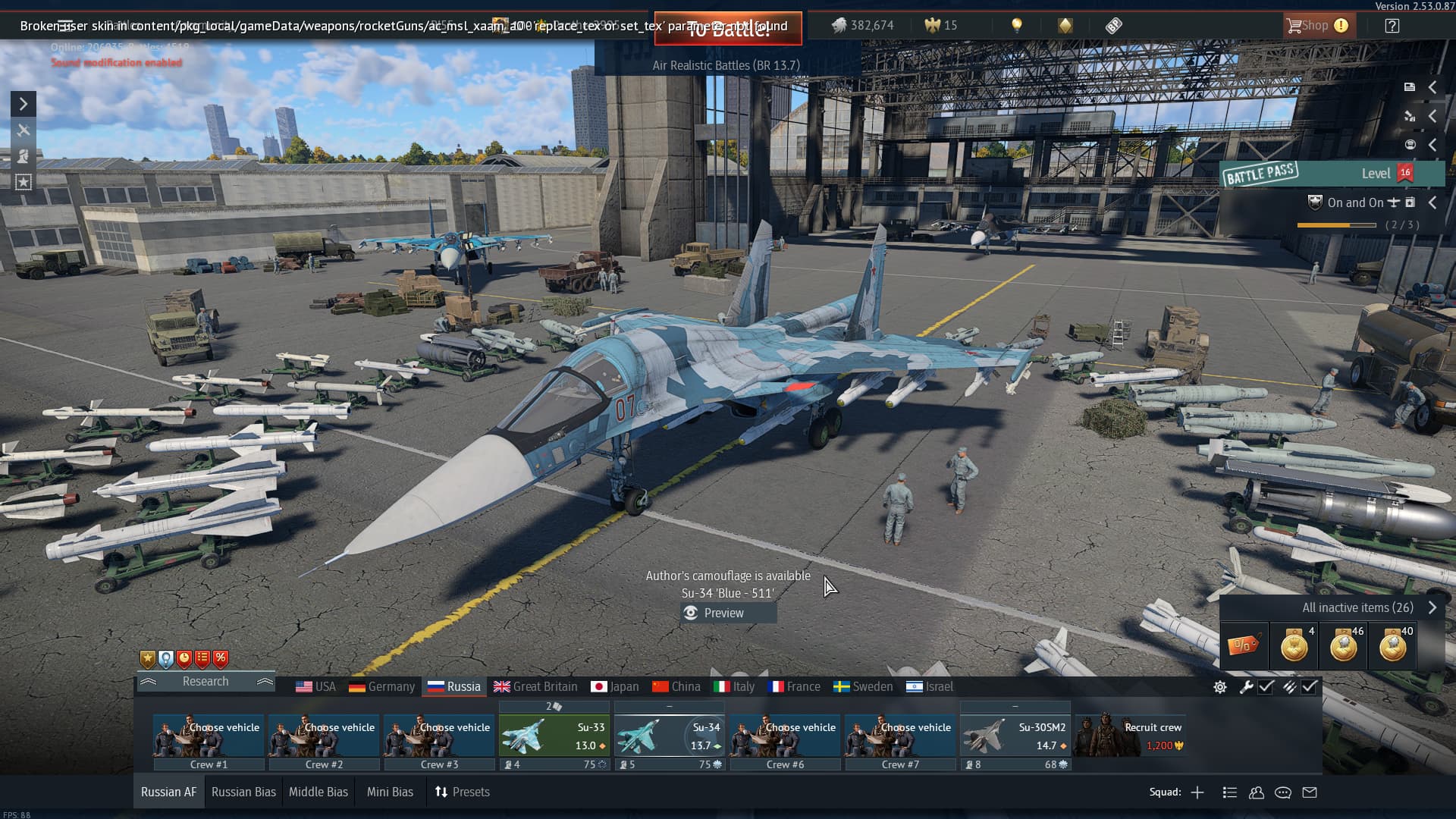Open the mail envelope icon
The width and height of the screenshot is (1456, 819).
click(x=1310, y=792)
